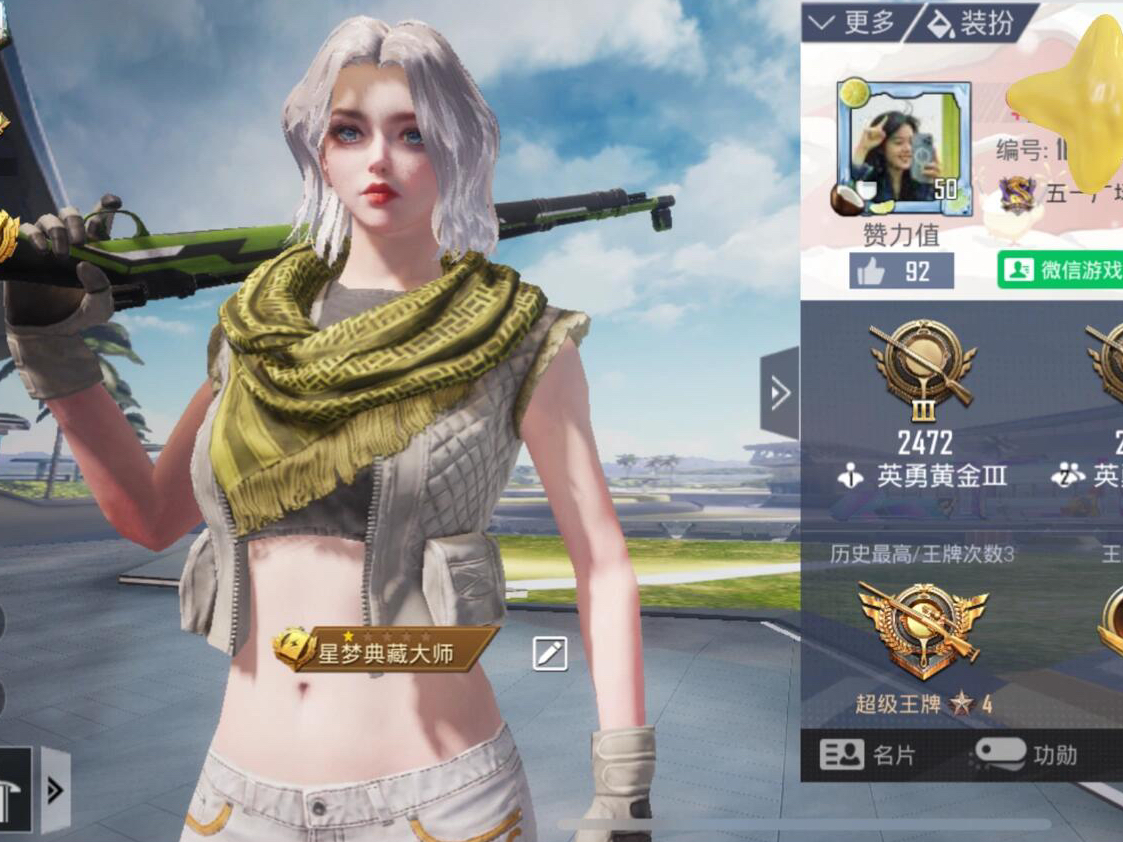Collapse the profile panel with the arrow
The image size is (1123, 842).
tap(780, 393)
